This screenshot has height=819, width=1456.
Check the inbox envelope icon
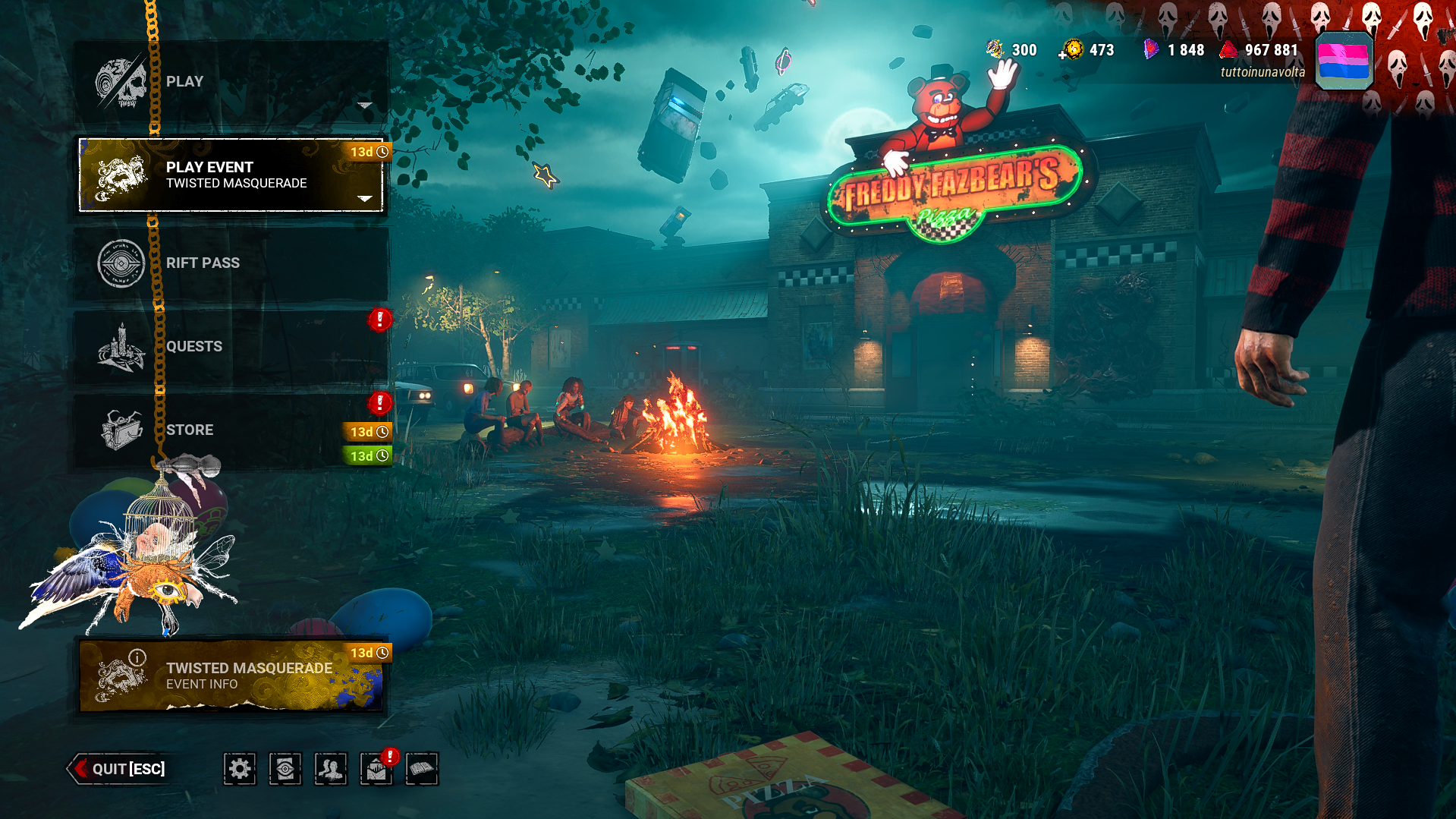[x=376, y=770]
